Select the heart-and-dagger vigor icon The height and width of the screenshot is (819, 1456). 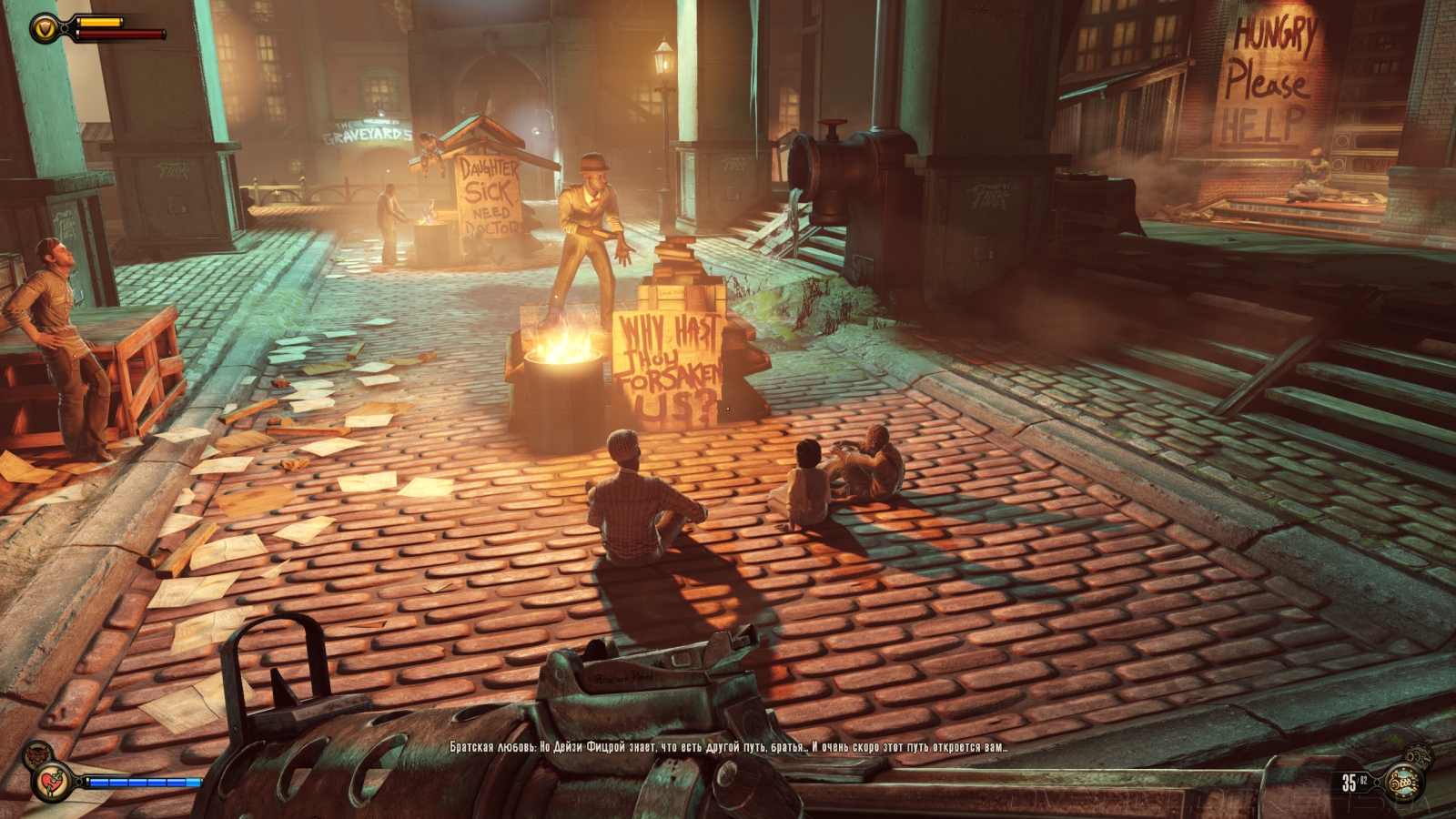47,782
